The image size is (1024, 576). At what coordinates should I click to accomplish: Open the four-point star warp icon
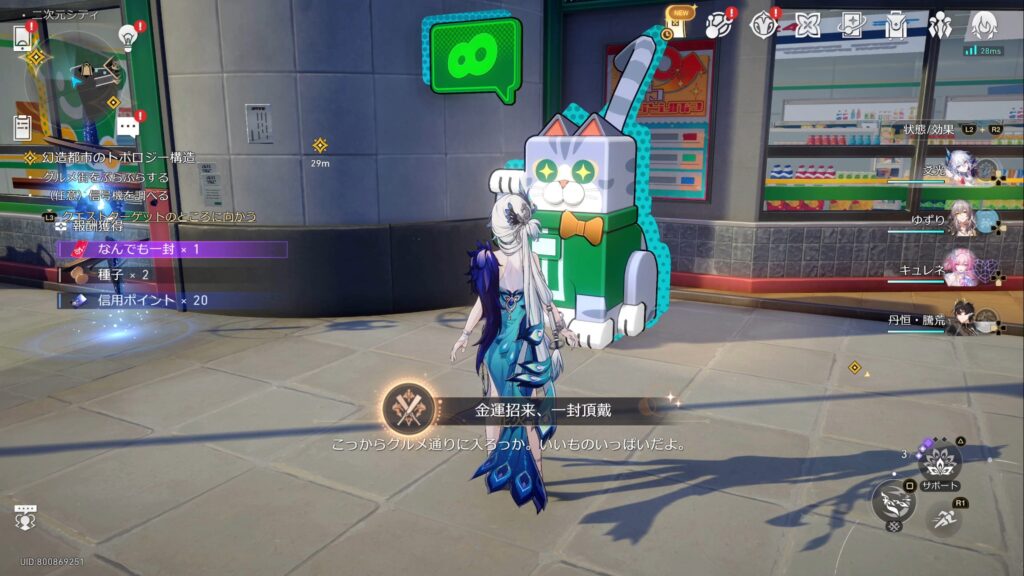coord(807,24)
